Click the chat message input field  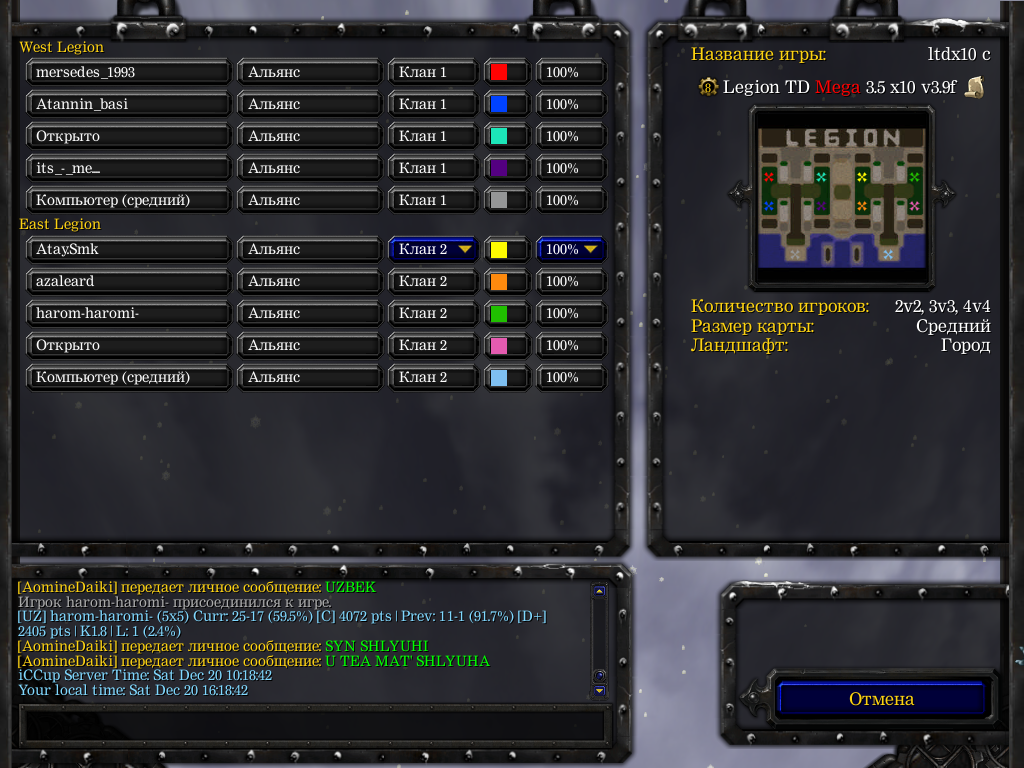pyautogui.click(x=314, y=724)
